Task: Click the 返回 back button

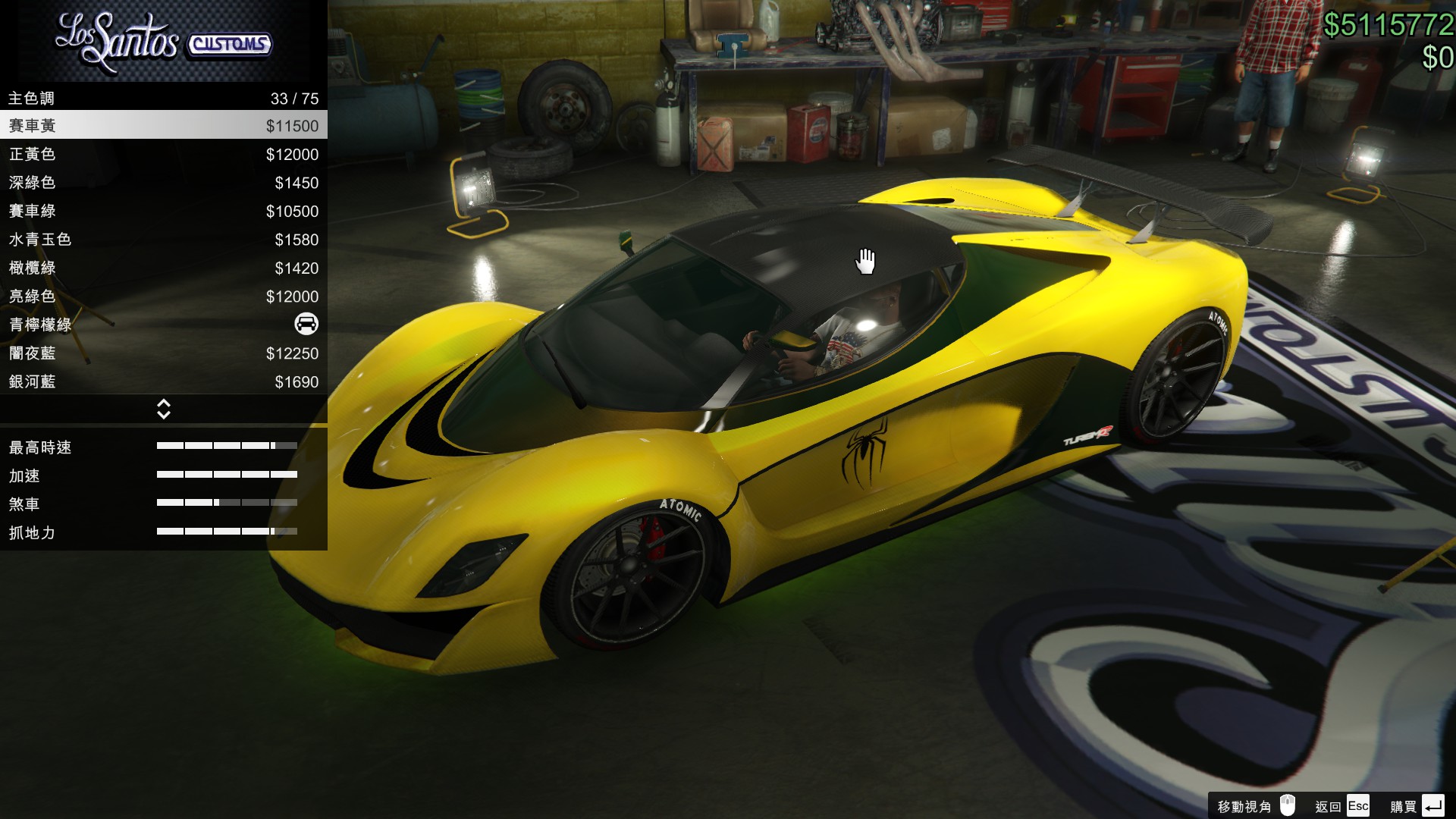Action: [1341, 806]
